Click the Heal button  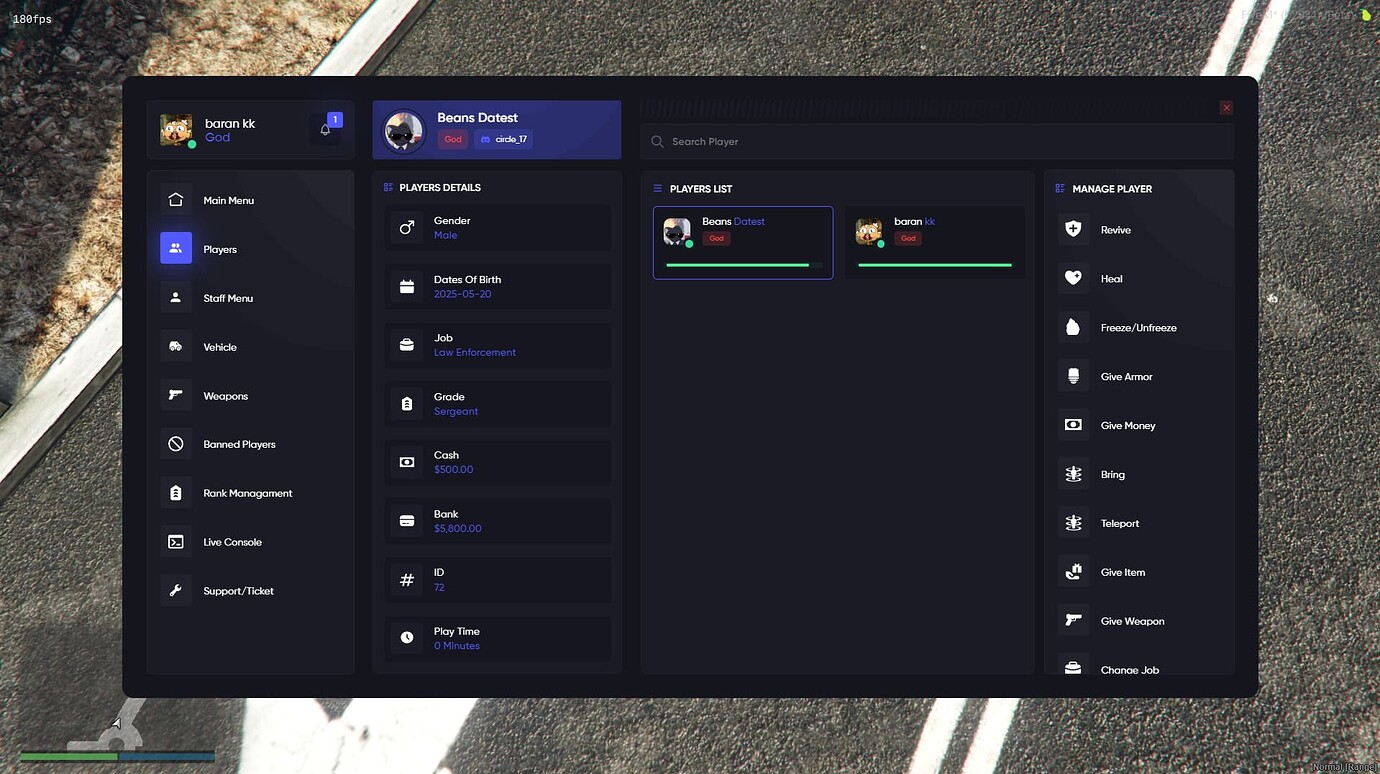pos(1113,278)
